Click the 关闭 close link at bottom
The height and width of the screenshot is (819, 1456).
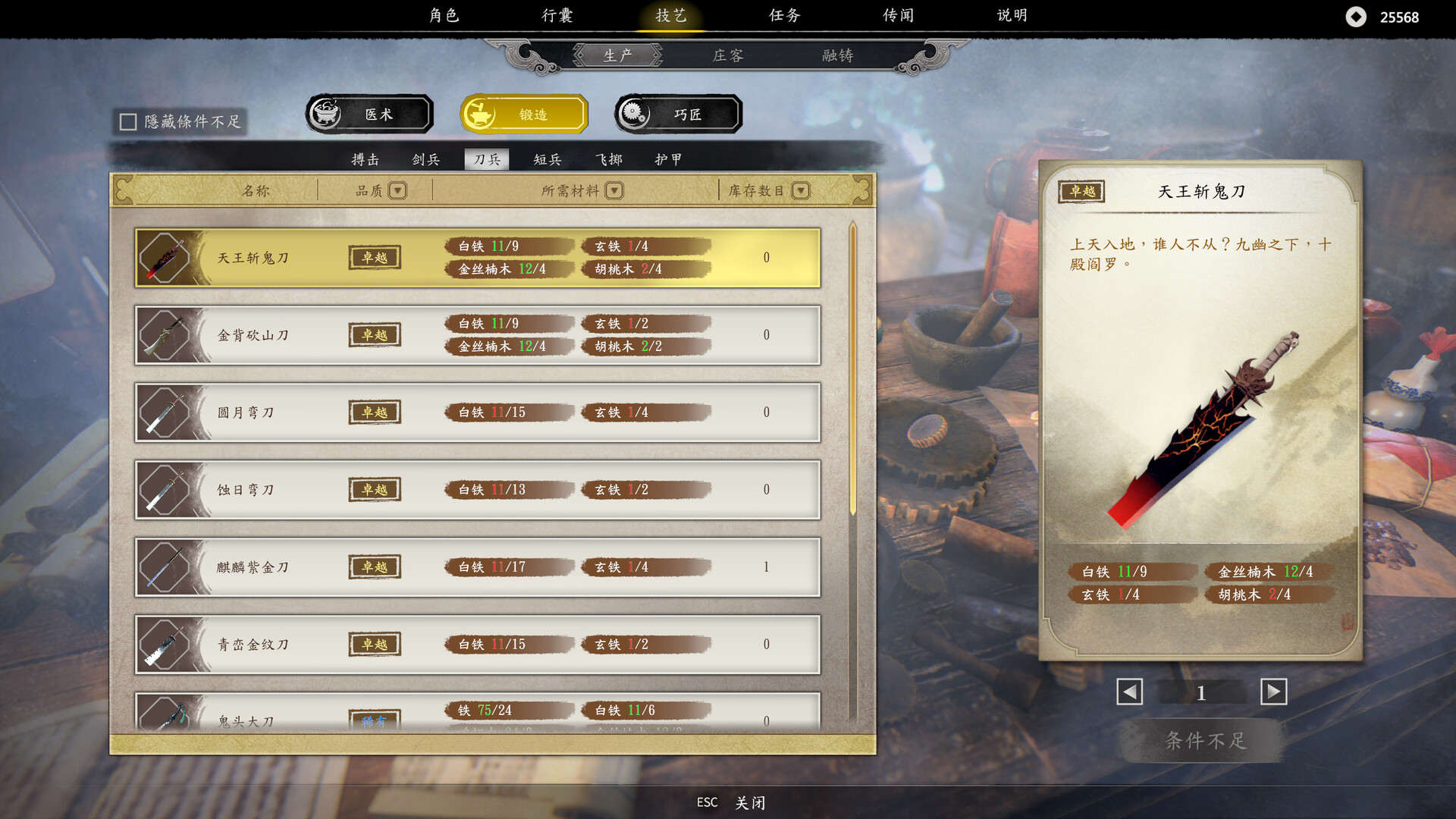pyautogui.click(x=749, y=802)
